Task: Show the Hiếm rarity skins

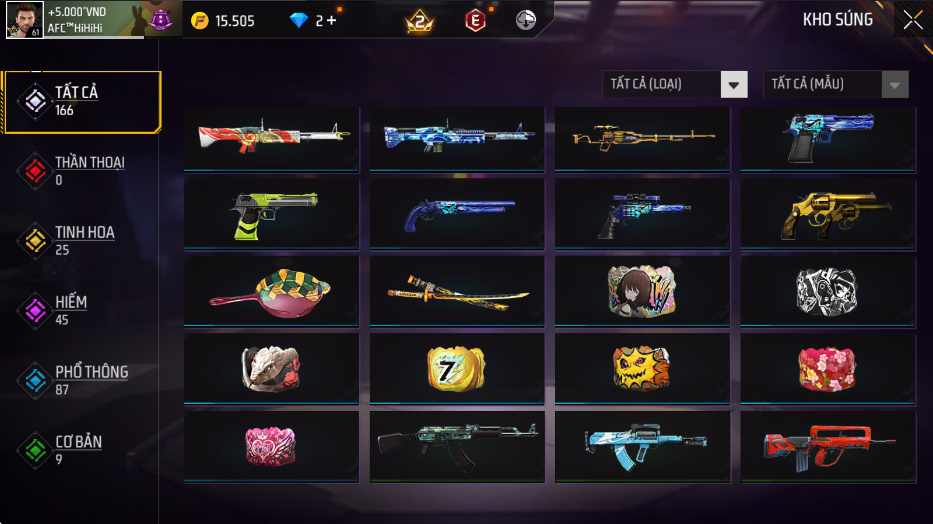Action: (70, 310)
